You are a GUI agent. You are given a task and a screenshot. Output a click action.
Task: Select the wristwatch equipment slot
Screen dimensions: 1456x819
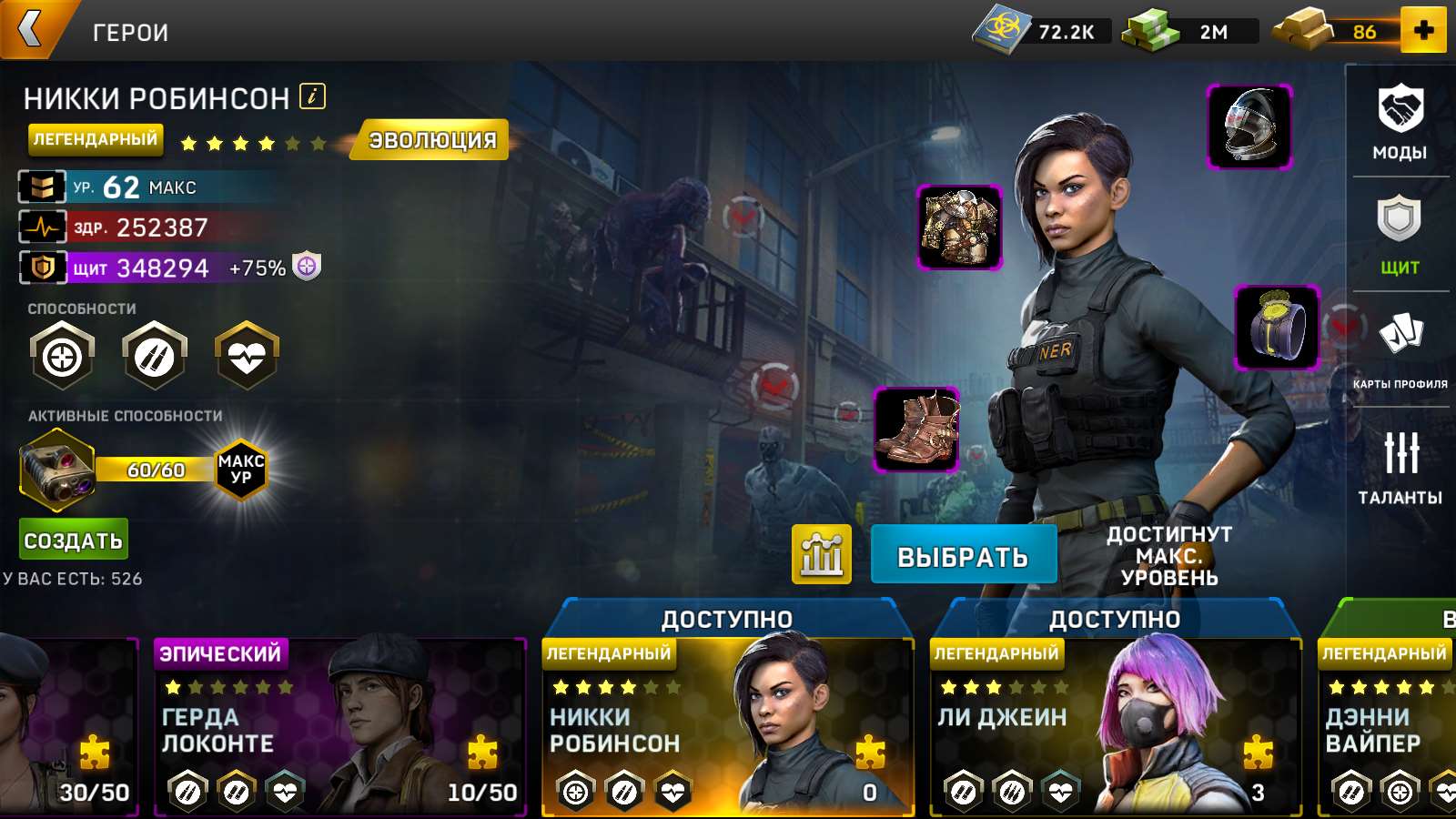click(1277, 328)
